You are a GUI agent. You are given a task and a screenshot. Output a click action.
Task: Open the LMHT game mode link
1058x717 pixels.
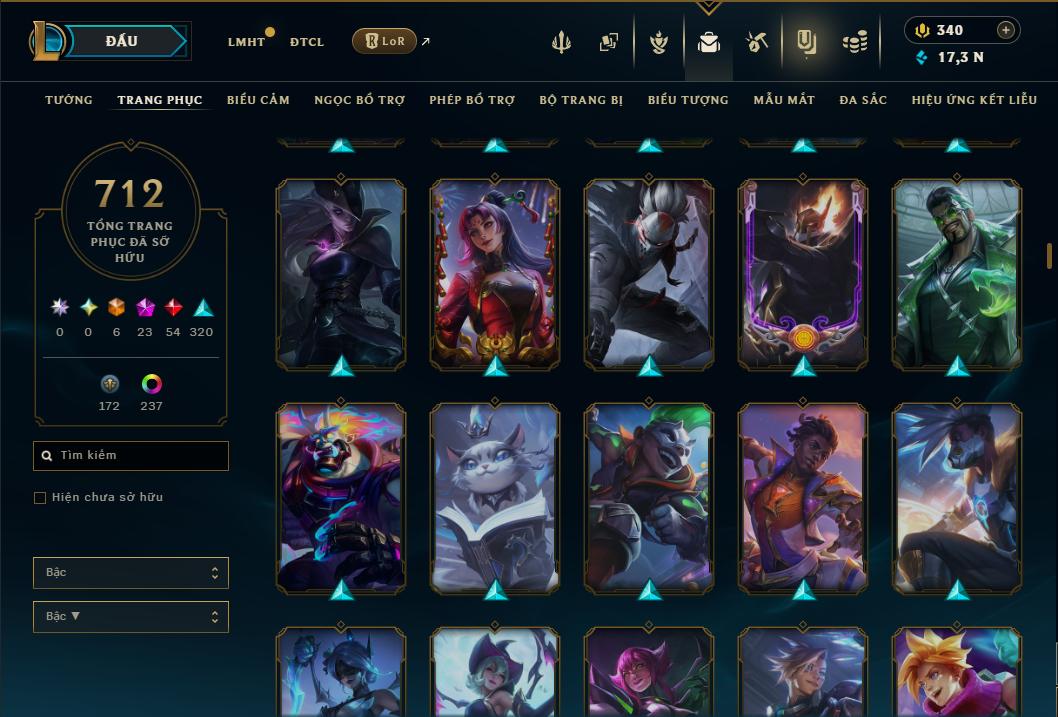(x=246, y=42)
